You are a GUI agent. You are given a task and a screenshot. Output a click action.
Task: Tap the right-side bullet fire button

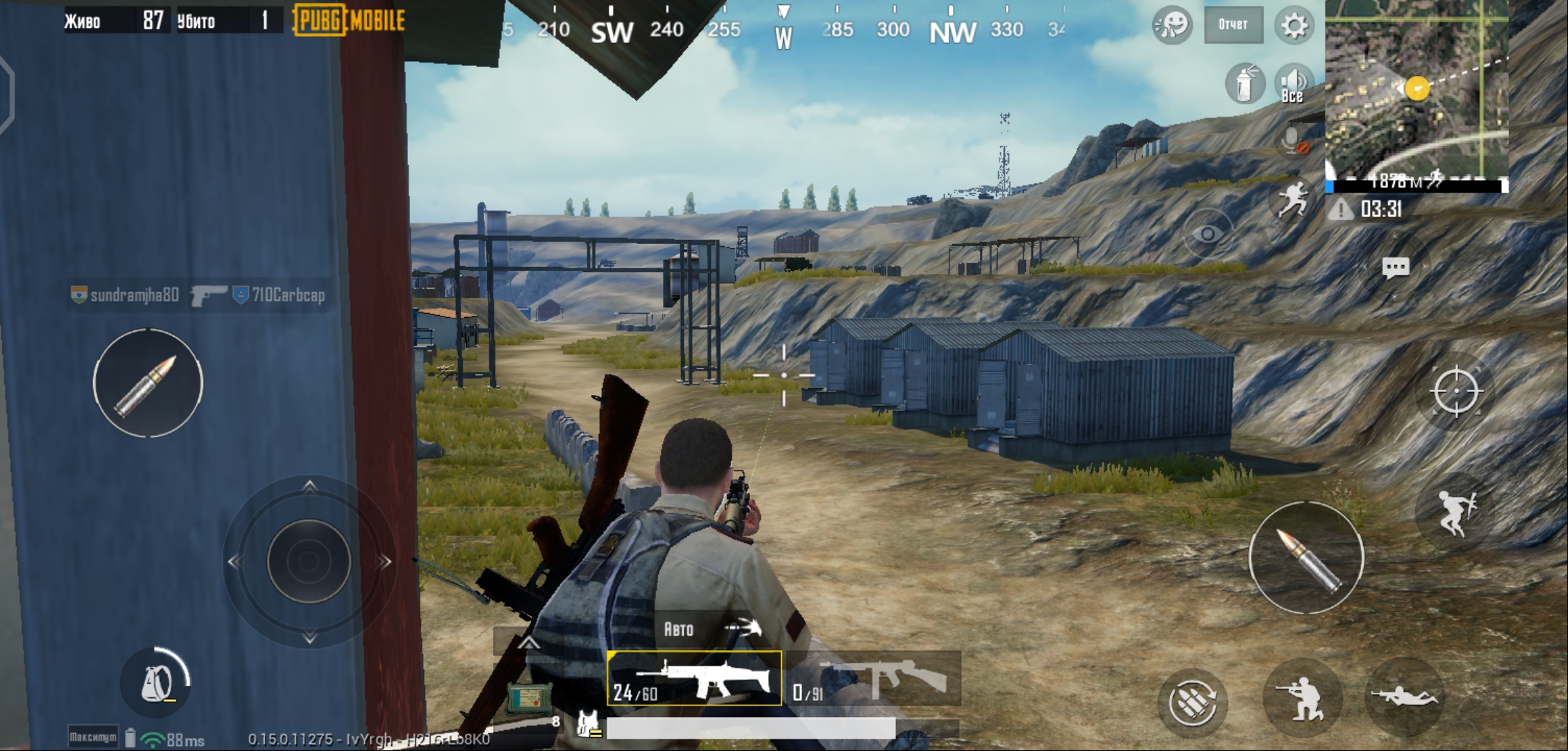click(x=1306, y=558)
